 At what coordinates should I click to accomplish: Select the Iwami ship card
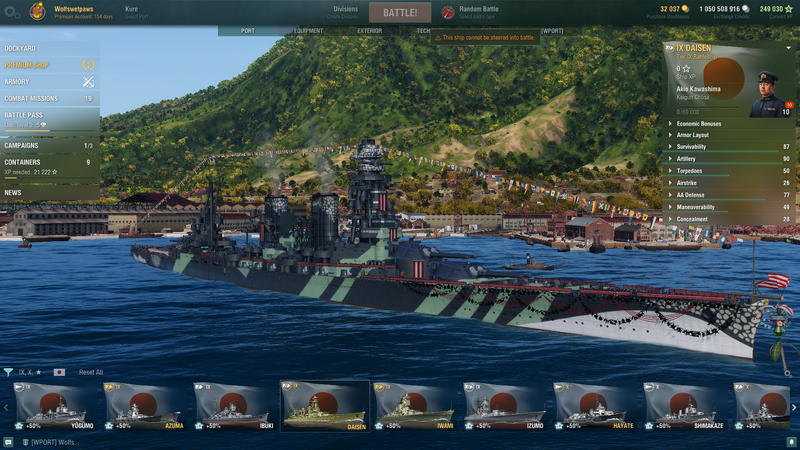click(x=414, y=407)
